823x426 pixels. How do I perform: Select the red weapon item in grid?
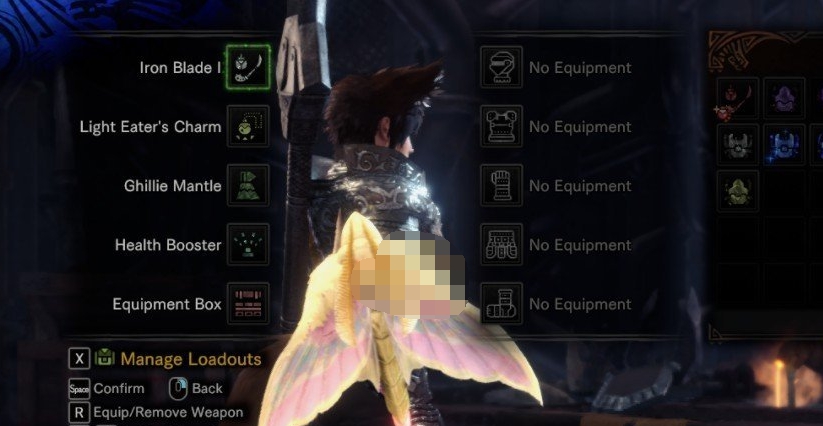[x=737, y=99]
